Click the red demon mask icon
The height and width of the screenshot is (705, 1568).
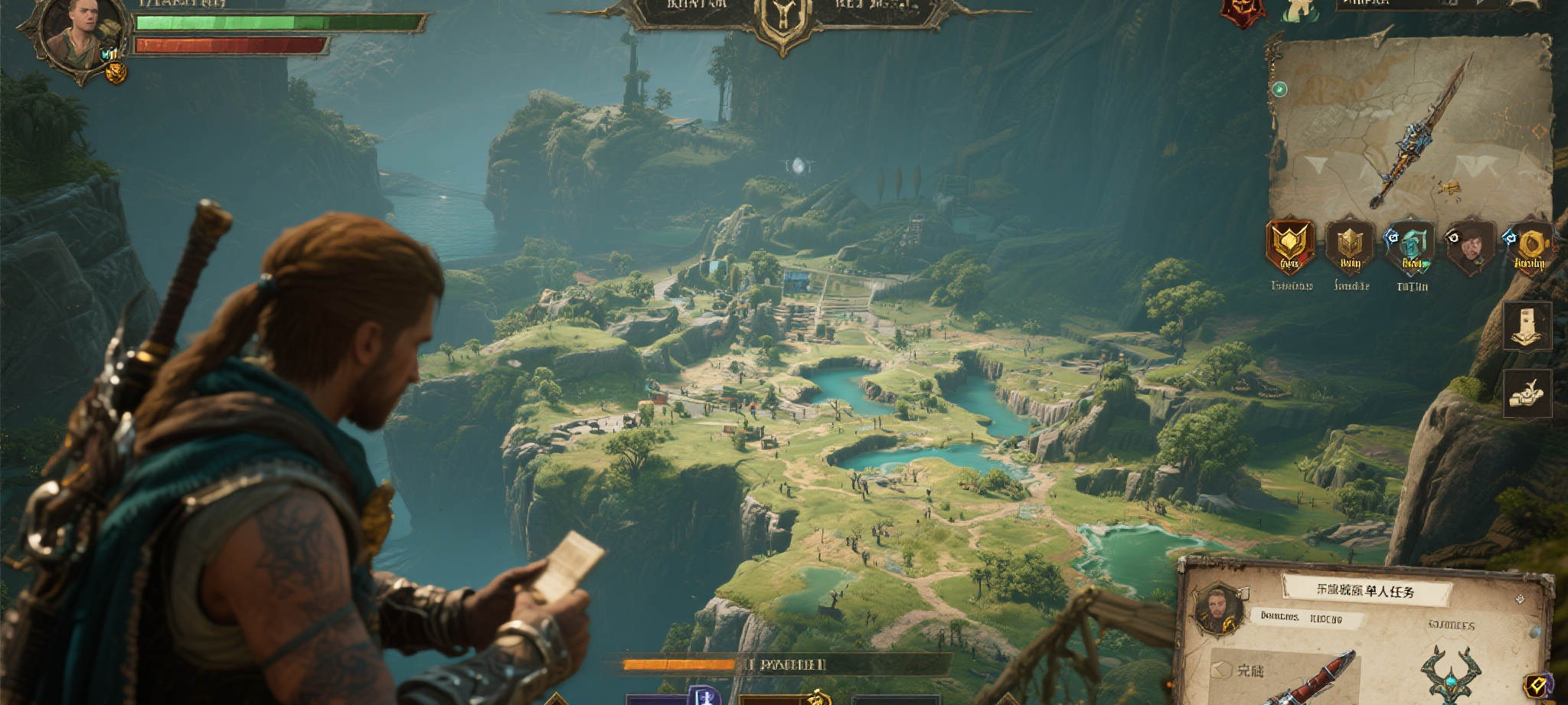coord(1241,11)
